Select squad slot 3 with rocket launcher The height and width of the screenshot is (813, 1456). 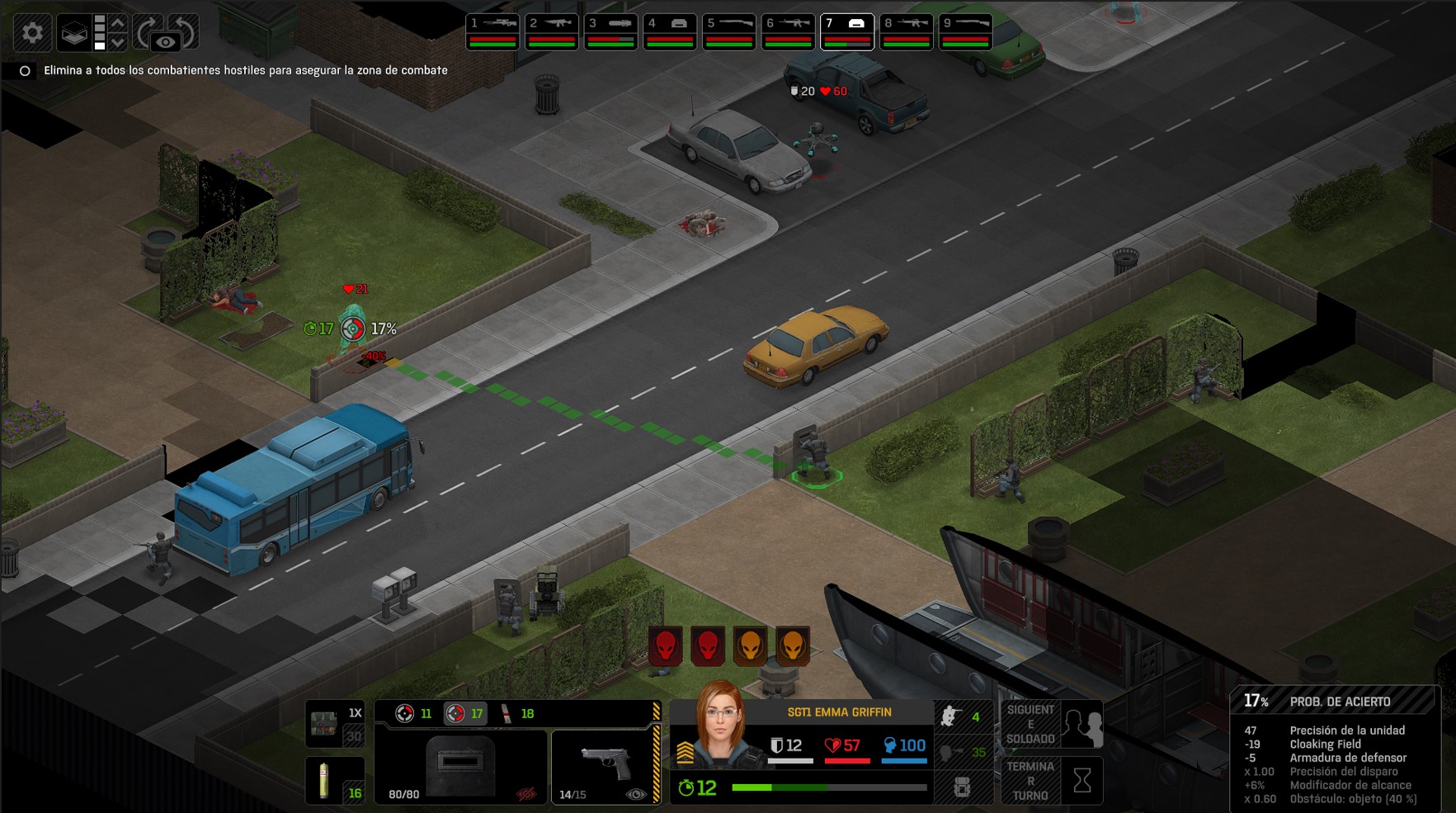(610, 32)
